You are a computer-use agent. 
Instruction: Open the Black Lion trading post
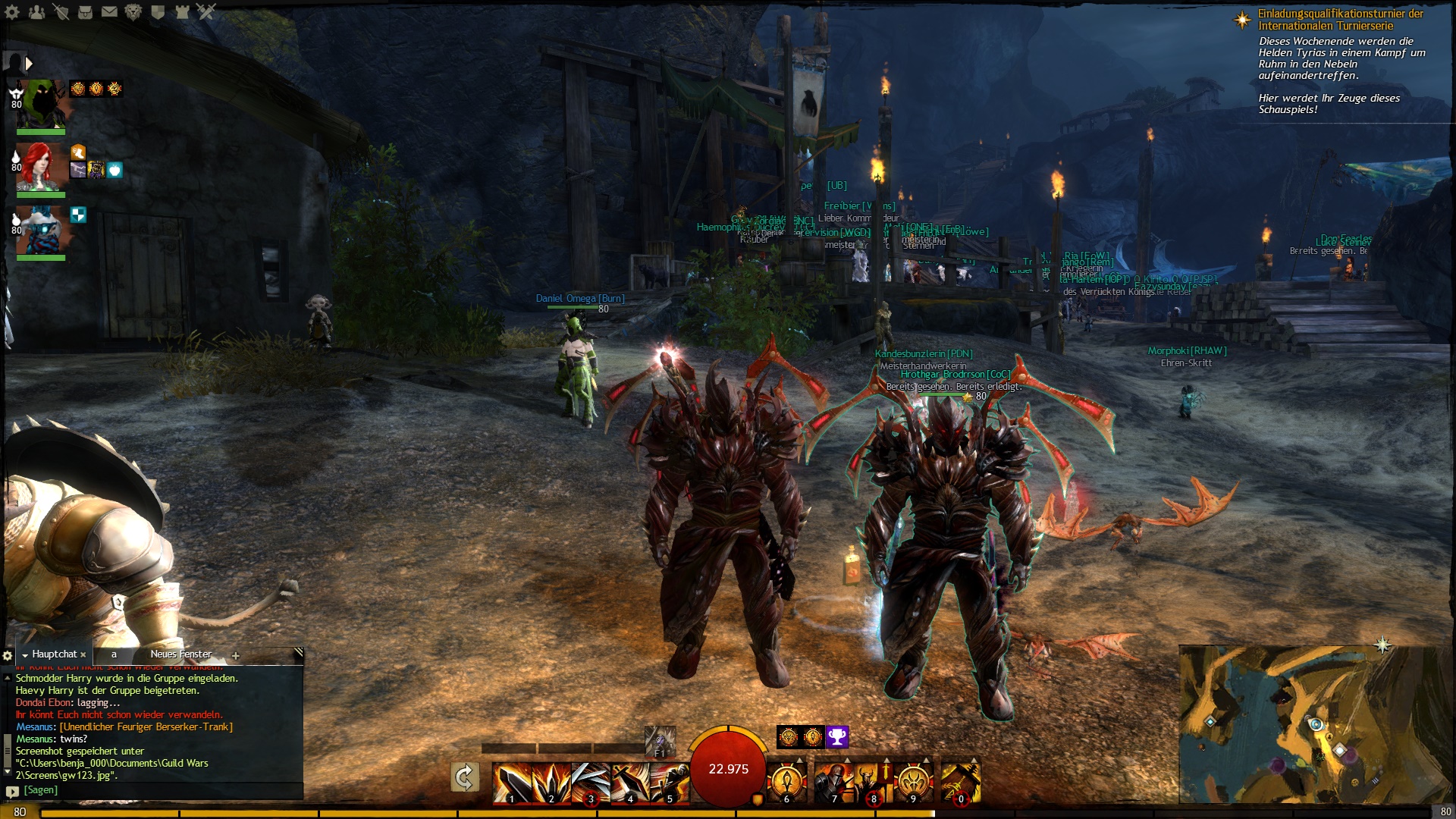133,11
